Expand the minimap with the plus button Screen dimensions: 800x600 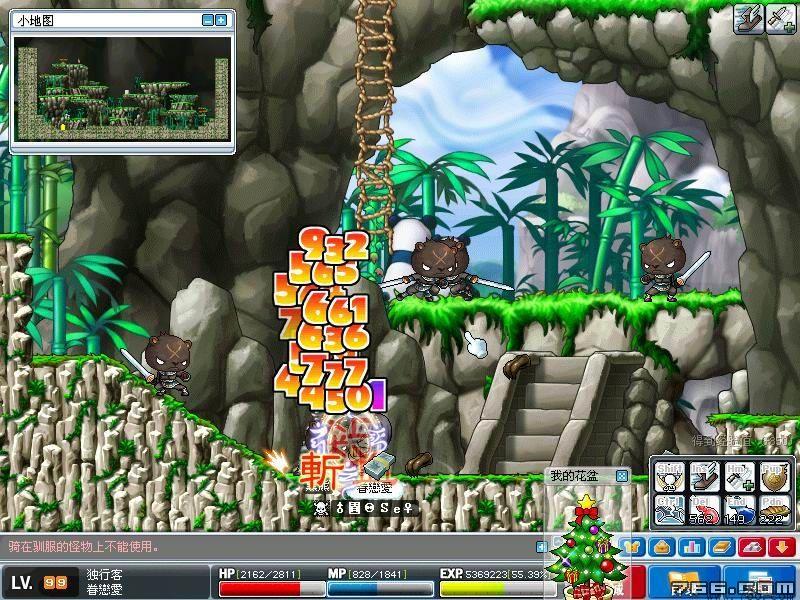221,20
